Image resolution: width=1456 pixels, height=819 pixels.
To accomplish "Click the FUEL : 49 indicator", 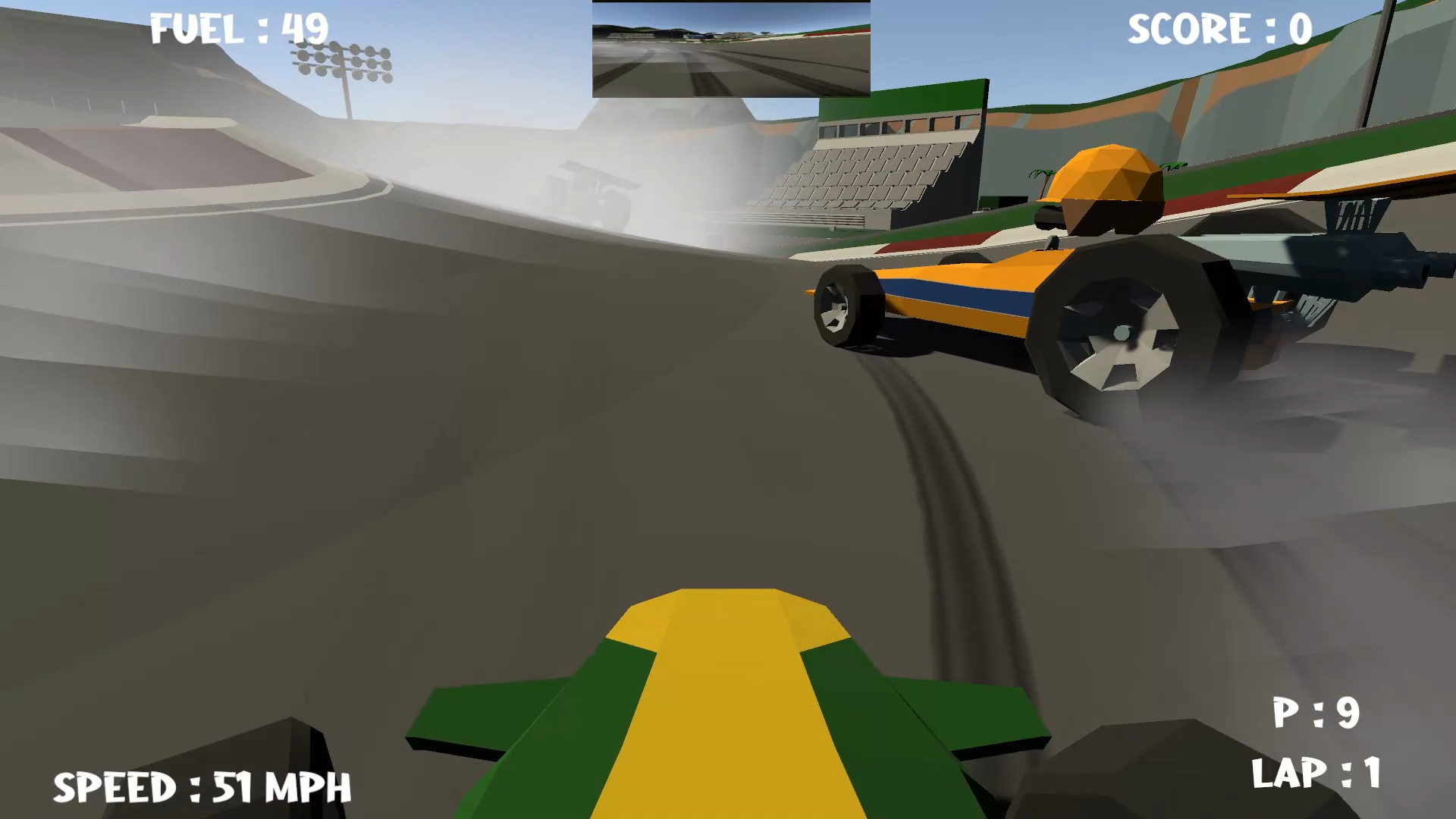I will (237, 28).
